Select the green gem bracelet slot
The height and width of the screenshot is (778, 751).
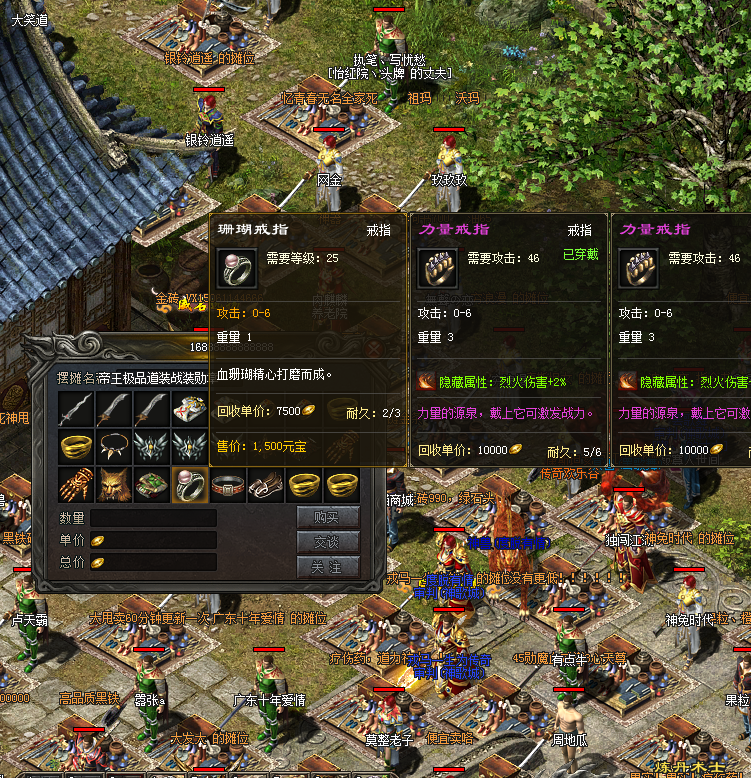[152, 484]
